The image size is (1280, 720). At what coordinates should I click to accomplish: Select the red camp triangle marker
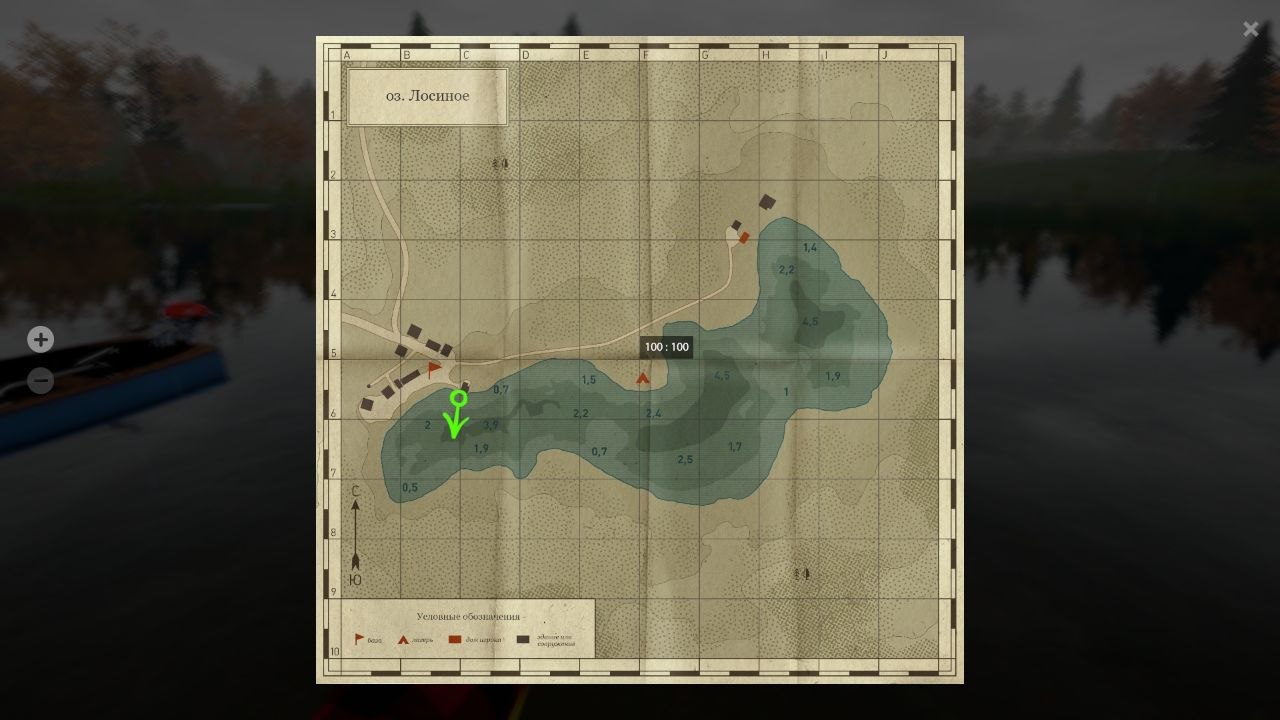pyautogui.click(x=643, y=378)
